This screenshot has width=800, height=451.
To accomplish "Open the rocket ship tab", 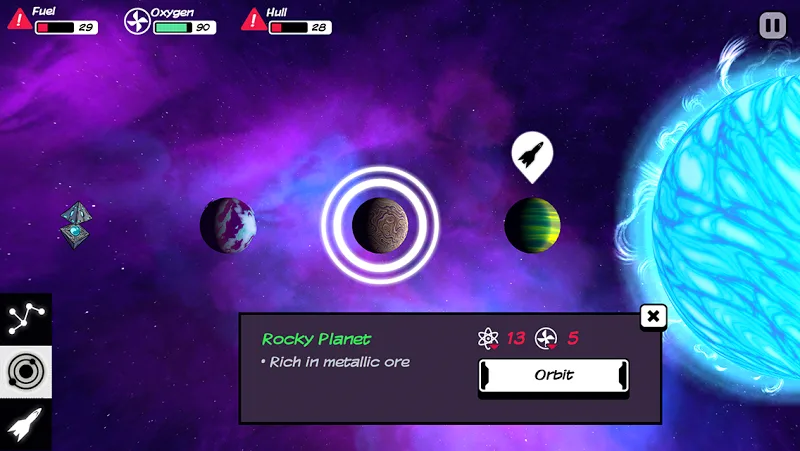I will (22, 425).
